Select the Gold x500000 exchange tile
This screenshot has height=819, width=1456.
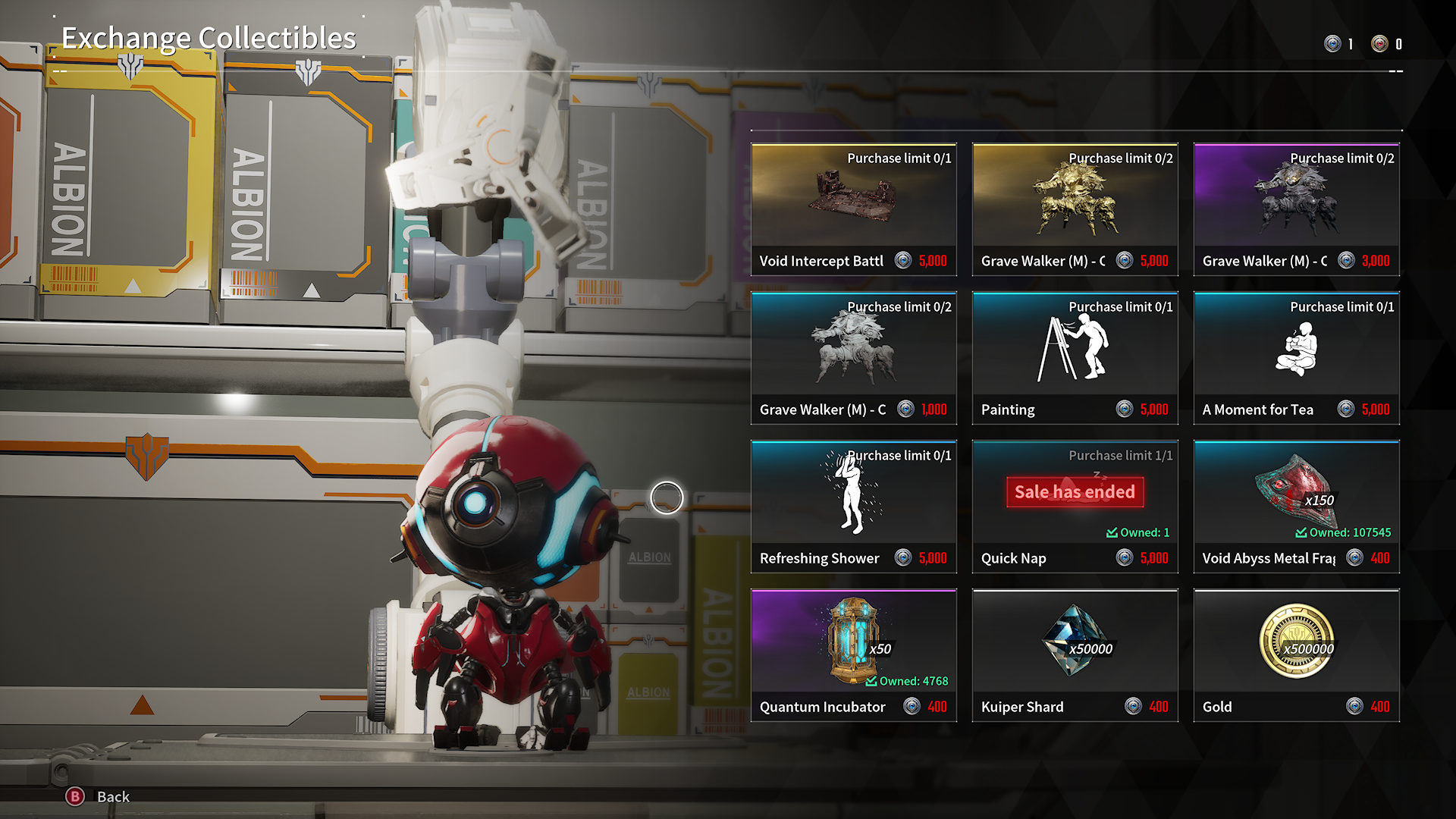tap(1296, 654)
